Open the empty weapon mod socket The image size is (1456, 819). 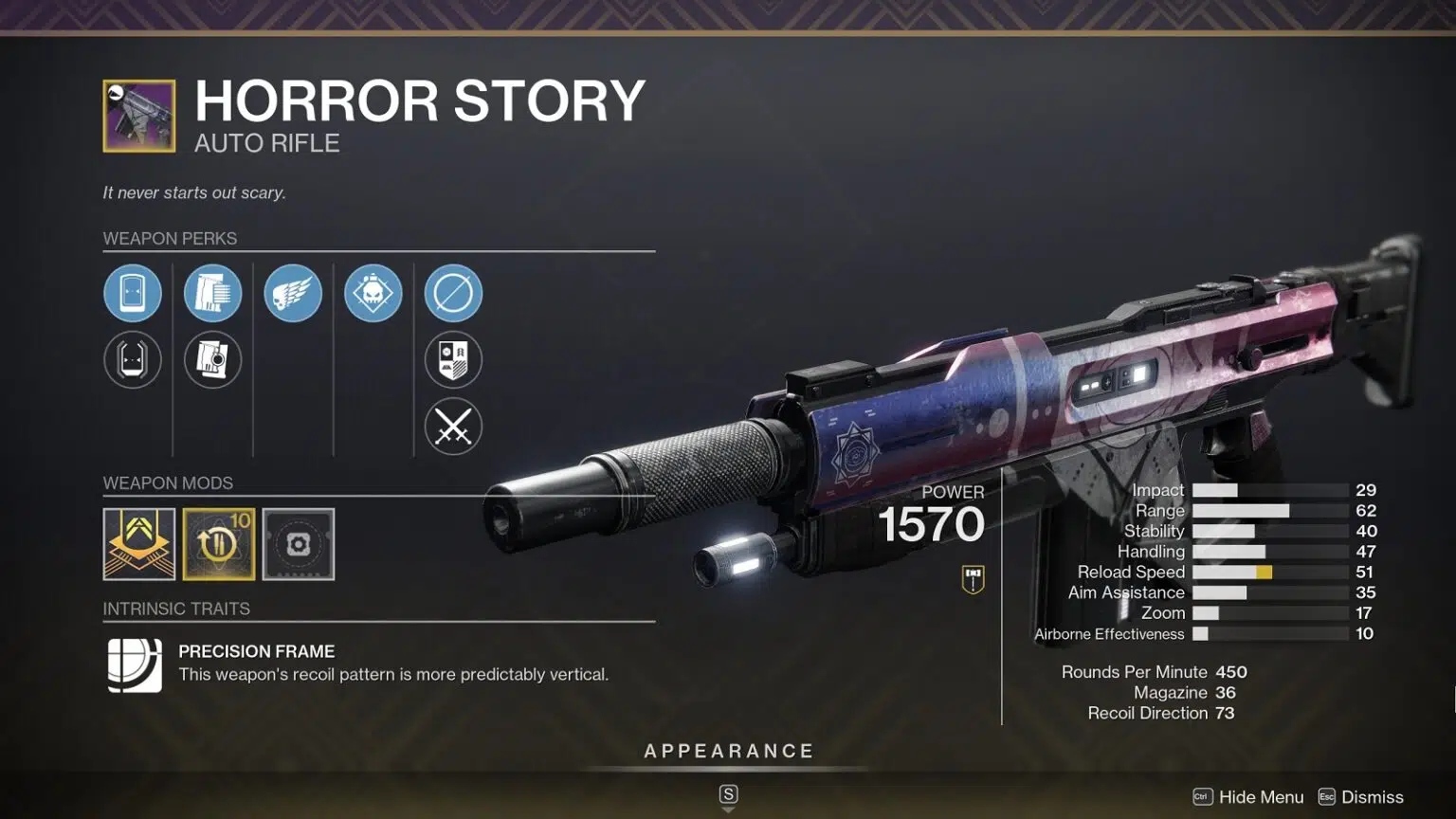coord(299,544)
